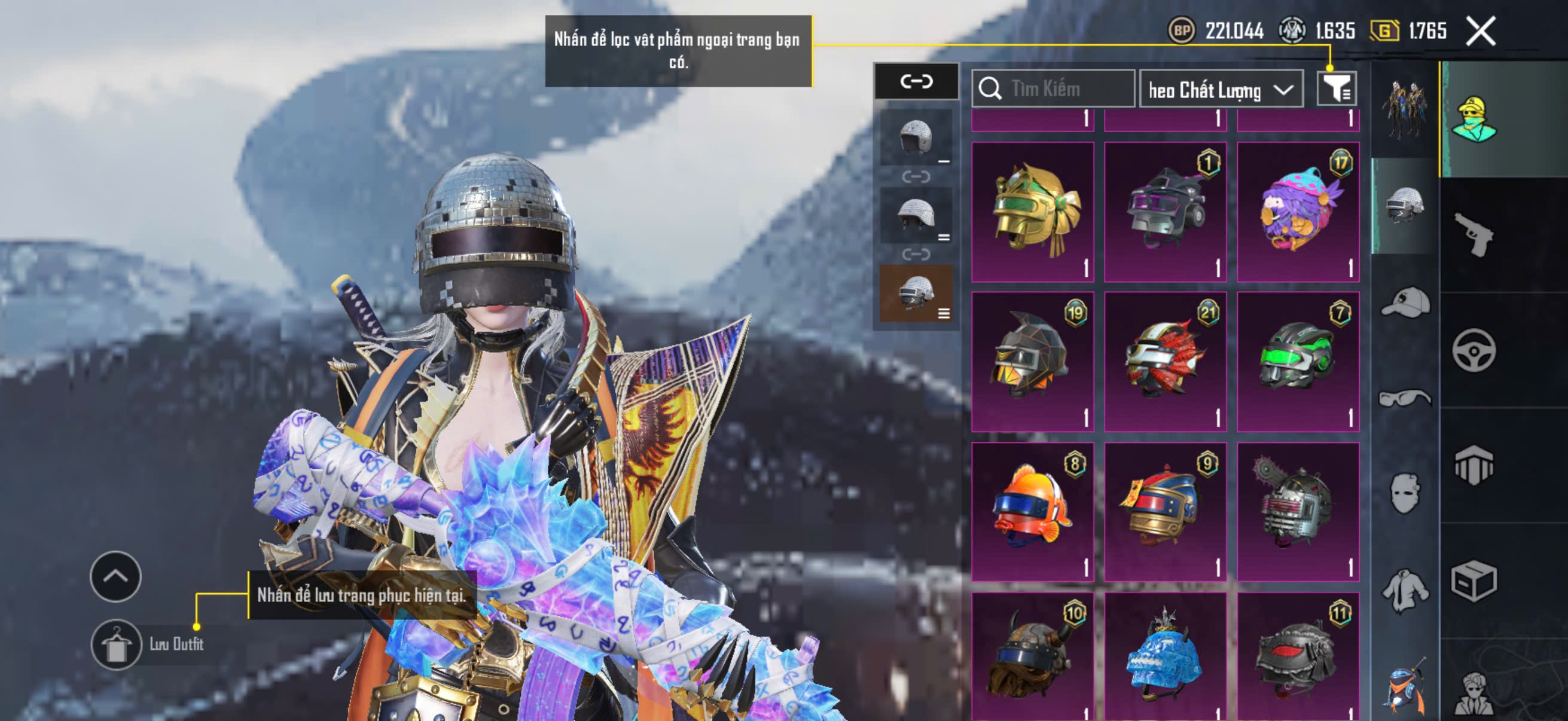Select the blue ice skull helmet

[x=1165, y=657]
